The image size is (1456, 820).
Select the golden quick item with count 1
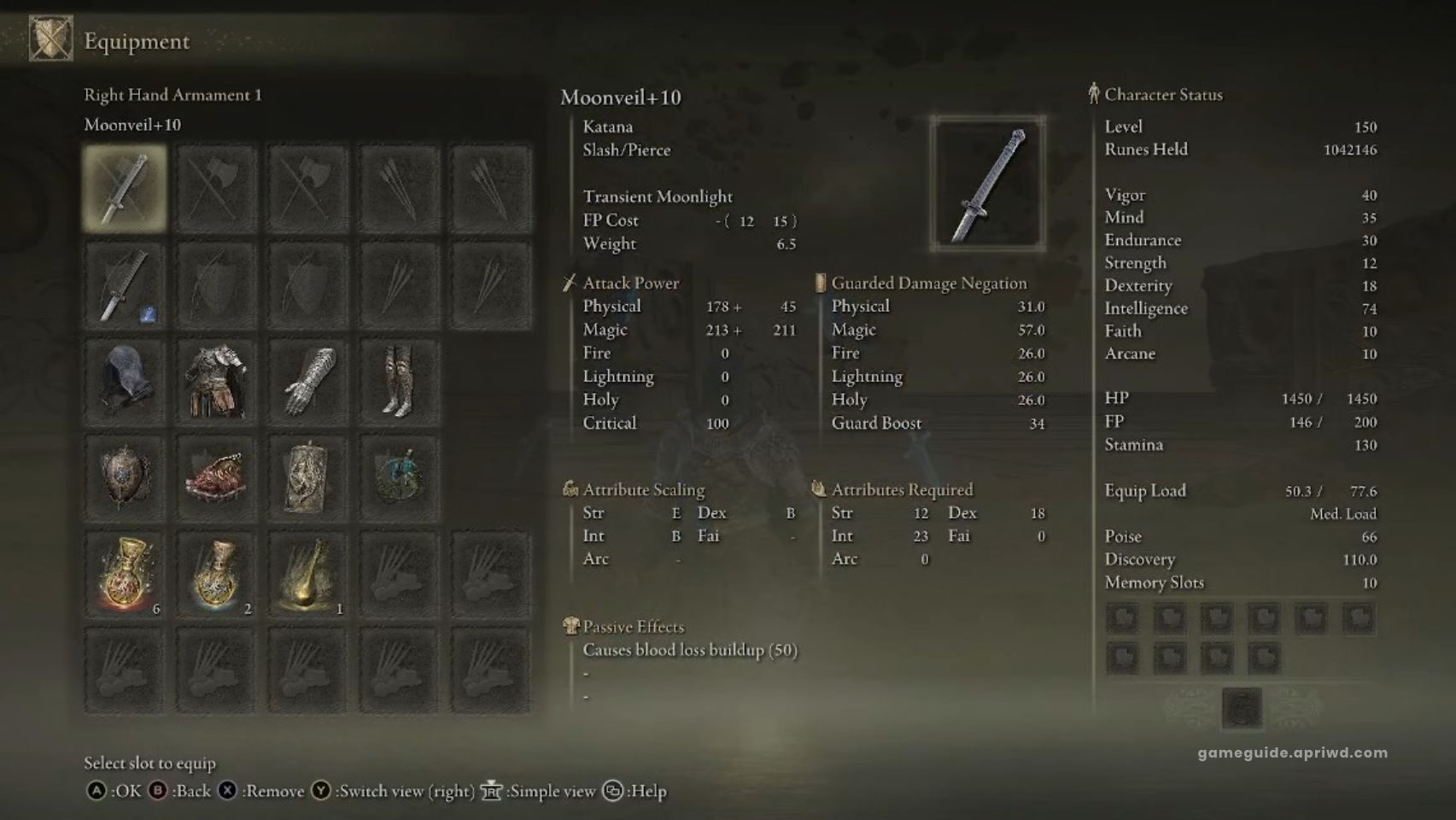click(x=307, y=574)
